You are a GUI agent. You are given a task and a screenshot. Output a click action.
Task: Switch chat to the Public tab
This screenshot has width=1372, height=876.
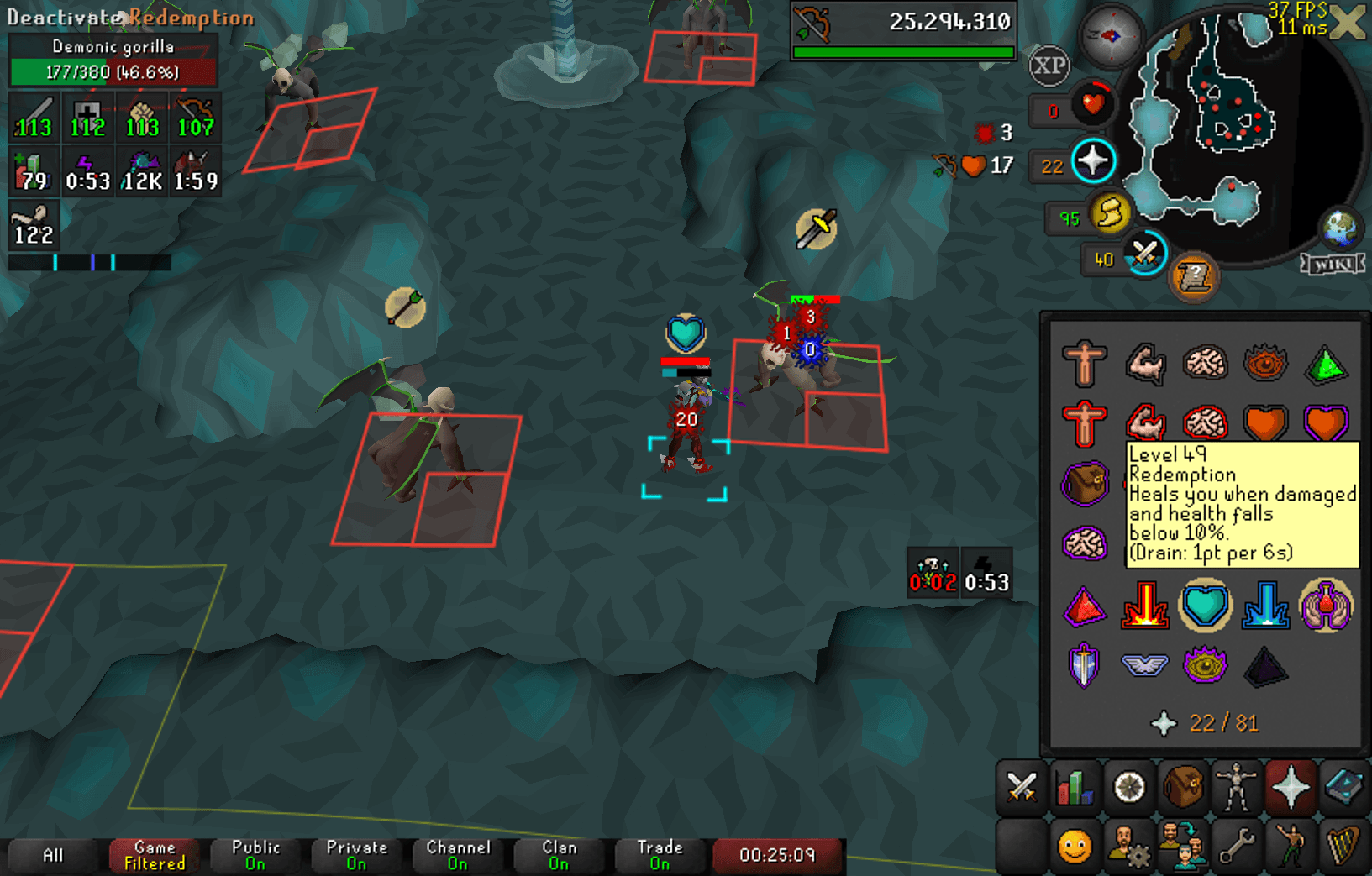[255, 855]
